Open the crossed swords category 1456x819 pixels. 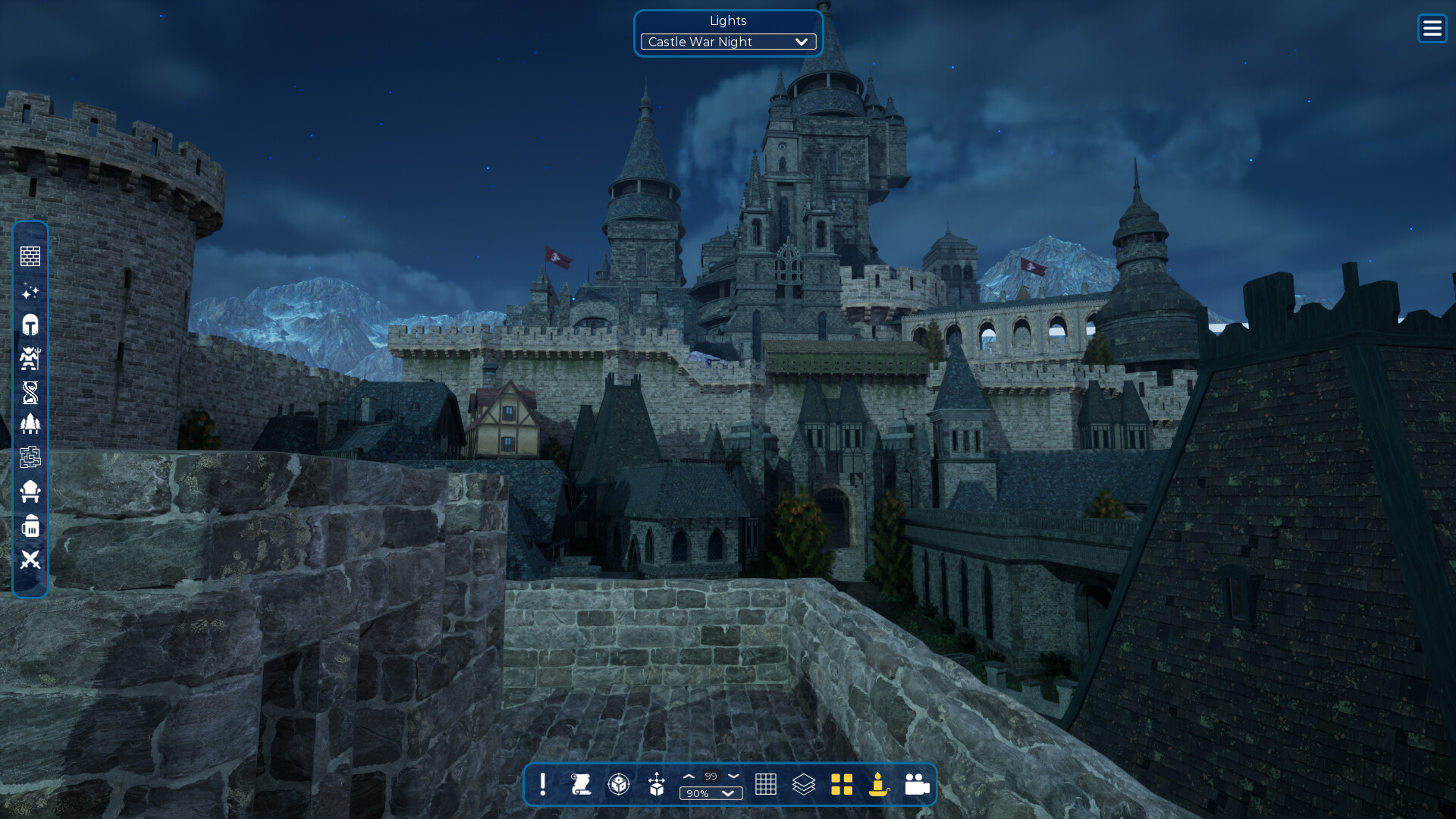point(30,560)
